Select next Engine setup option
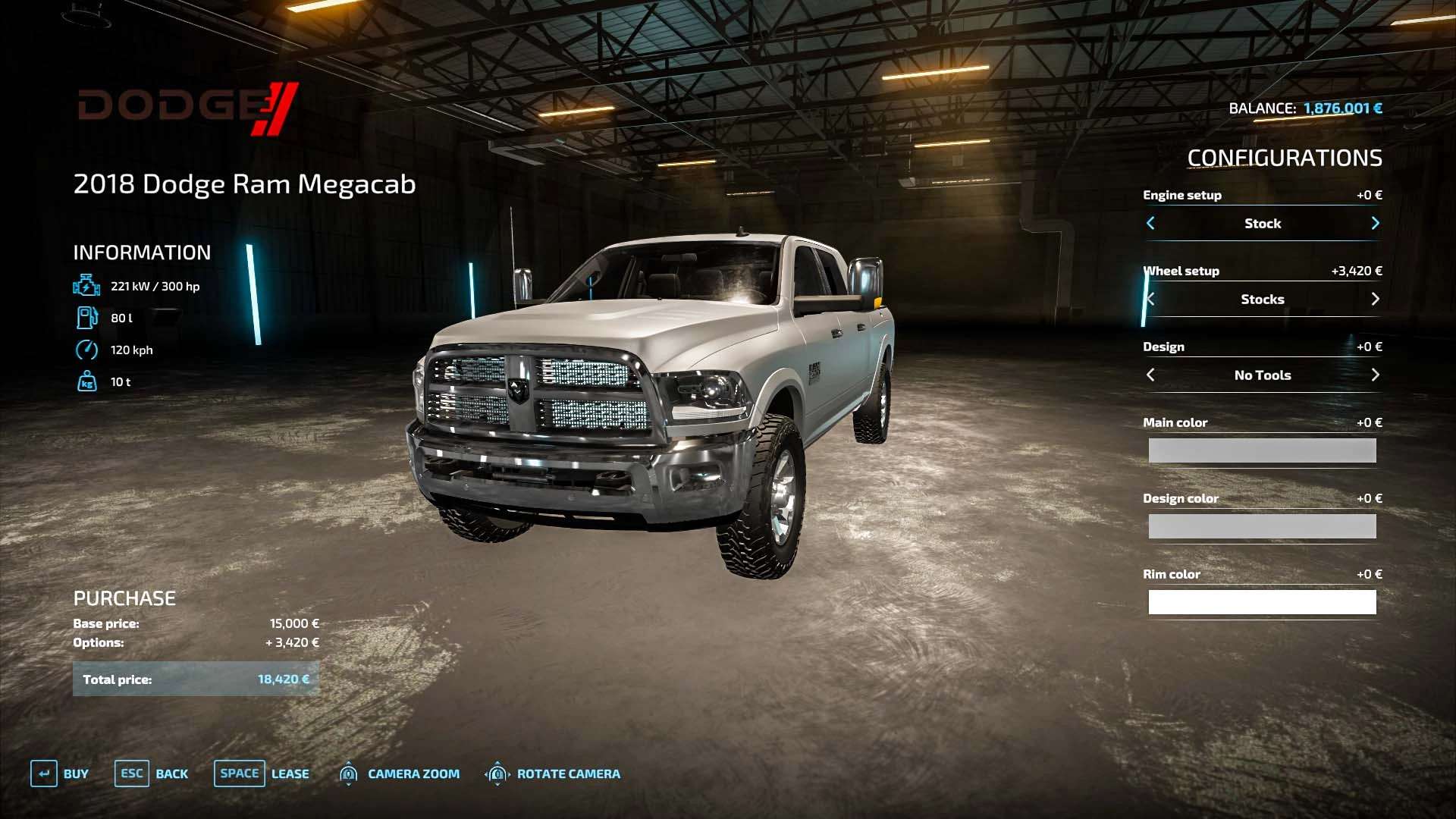 (x=1375, y=223)
